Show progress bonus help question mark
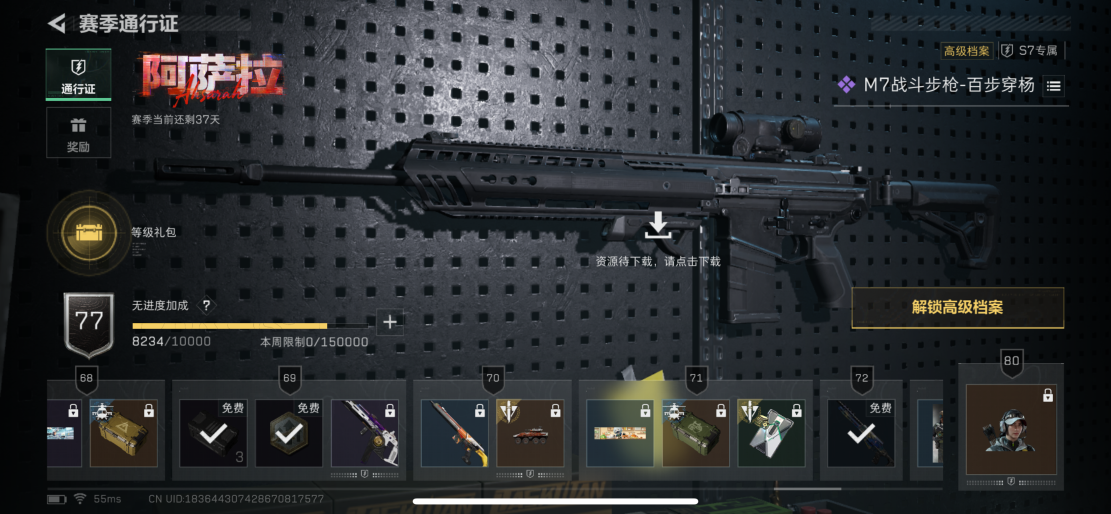Viewport: 1111px width, 514px height. click(207, 306)
